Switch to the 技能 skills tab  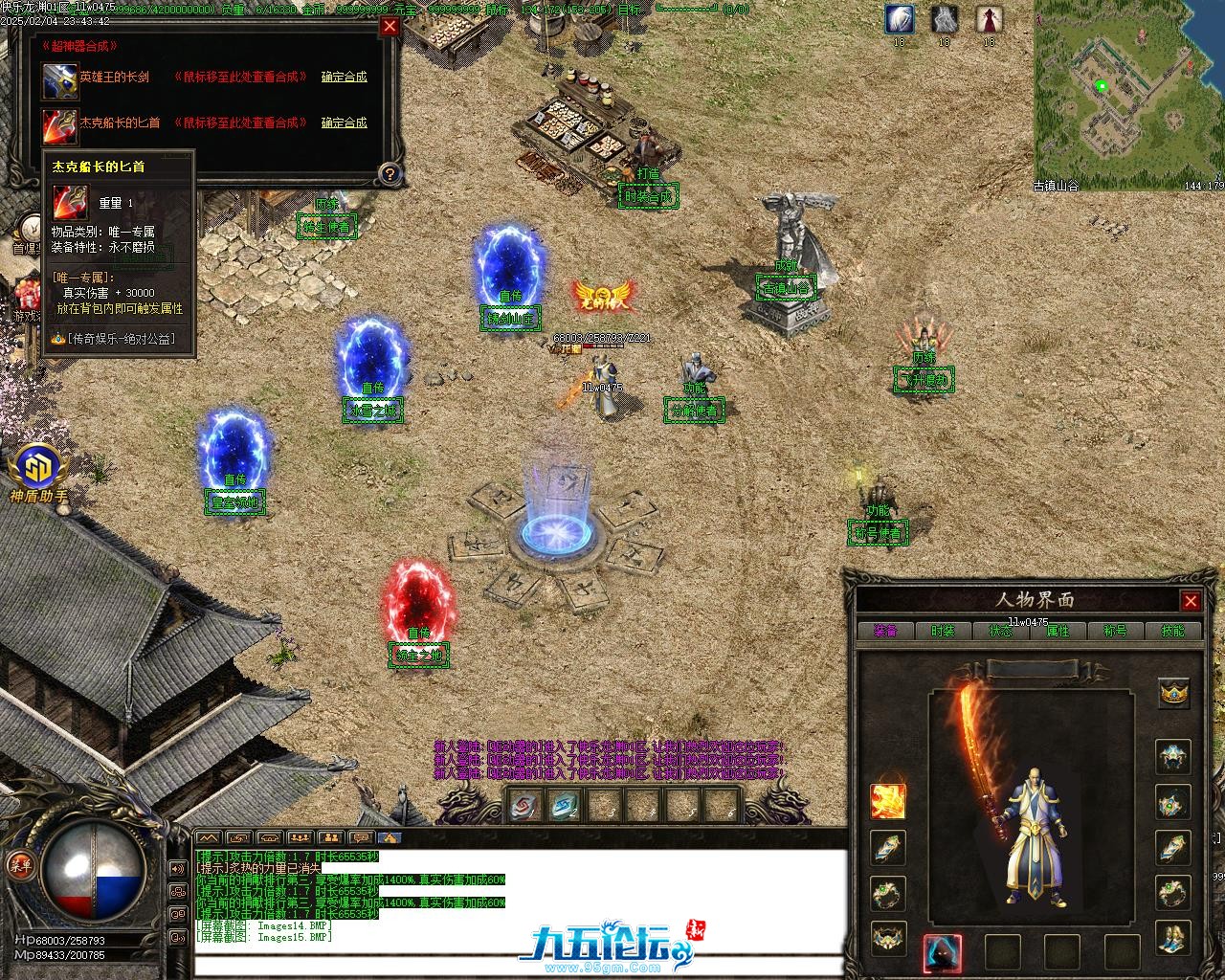(x=1172, y=631)
